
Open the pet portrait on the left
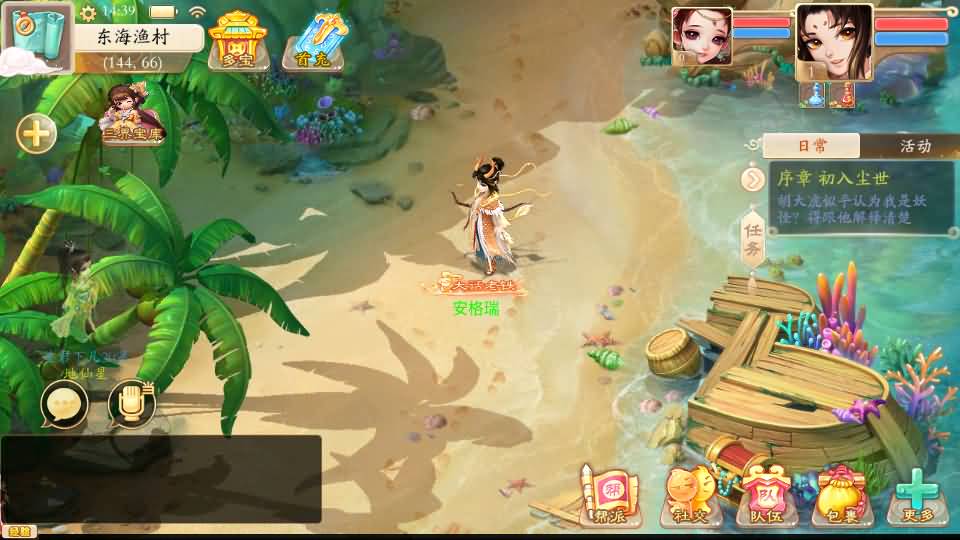(x=701, y=36)
